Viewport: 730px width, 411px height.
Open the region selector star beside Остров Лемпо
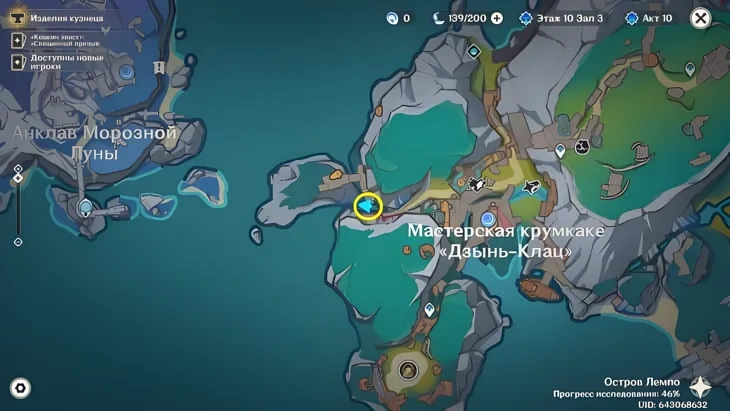[702, 389]
